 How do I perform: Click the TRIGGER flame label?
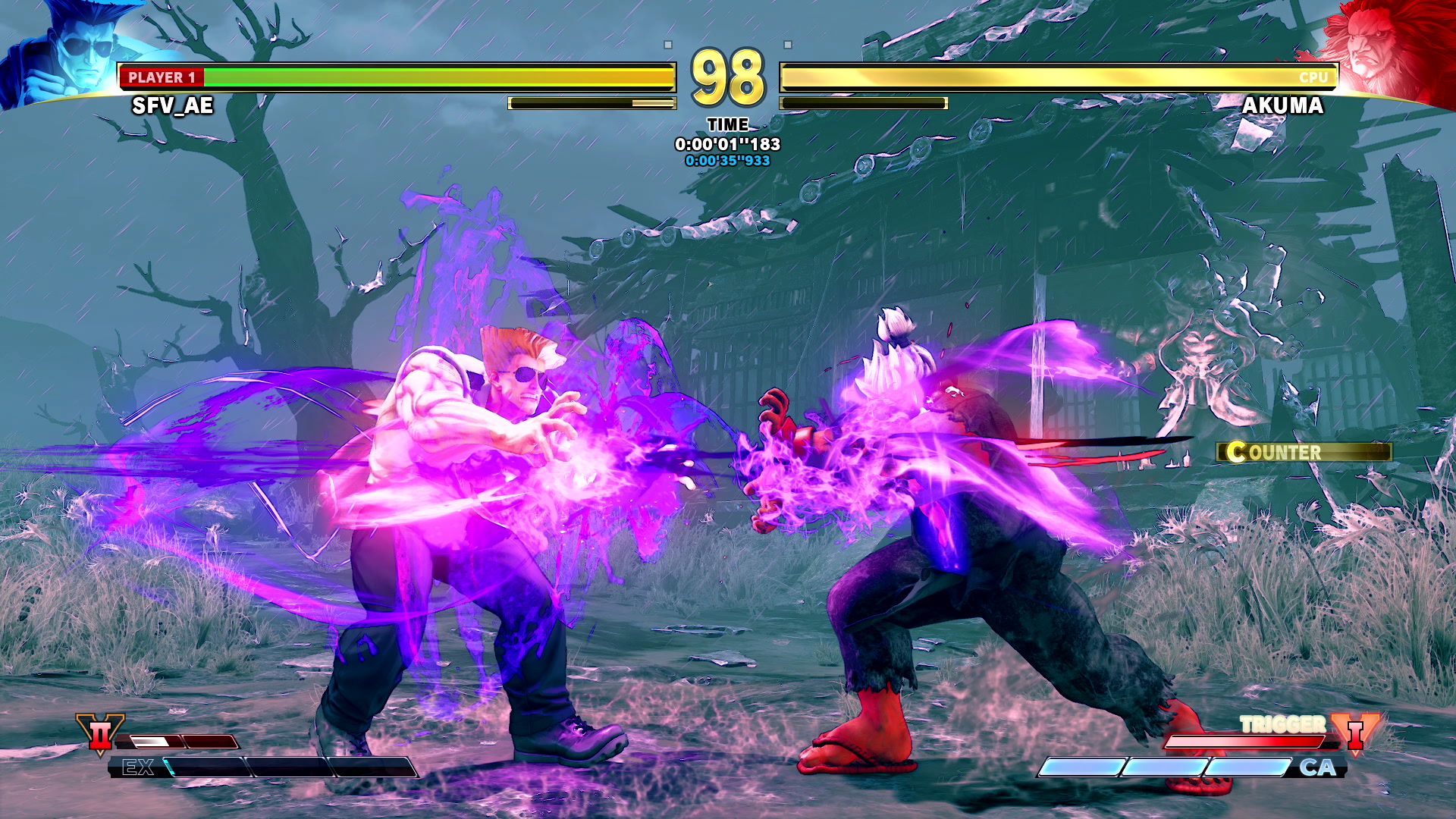click(x=1282, y=724)
